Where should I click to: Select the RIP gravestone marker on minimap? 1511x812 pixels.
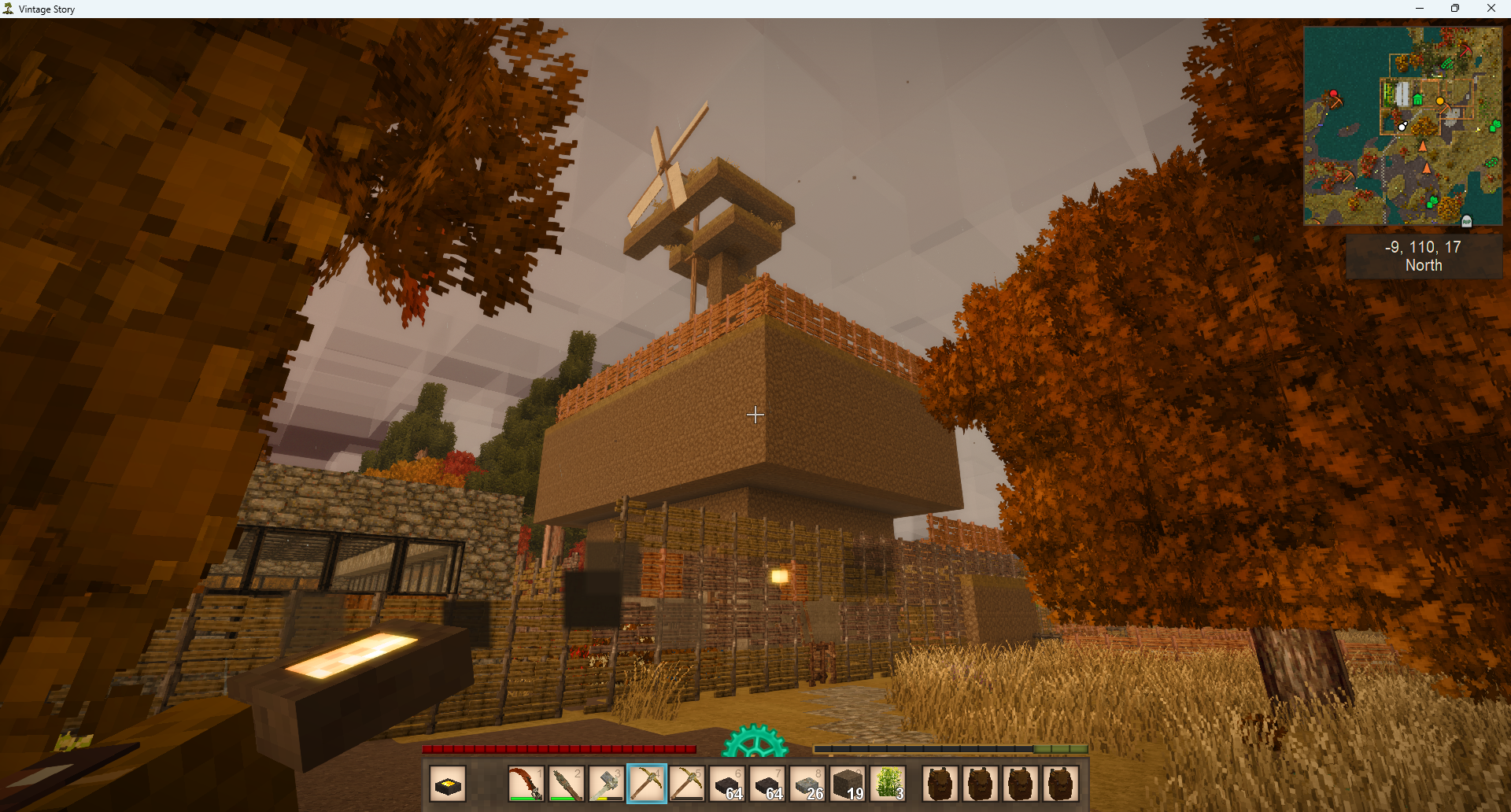tap(1466, 221)
